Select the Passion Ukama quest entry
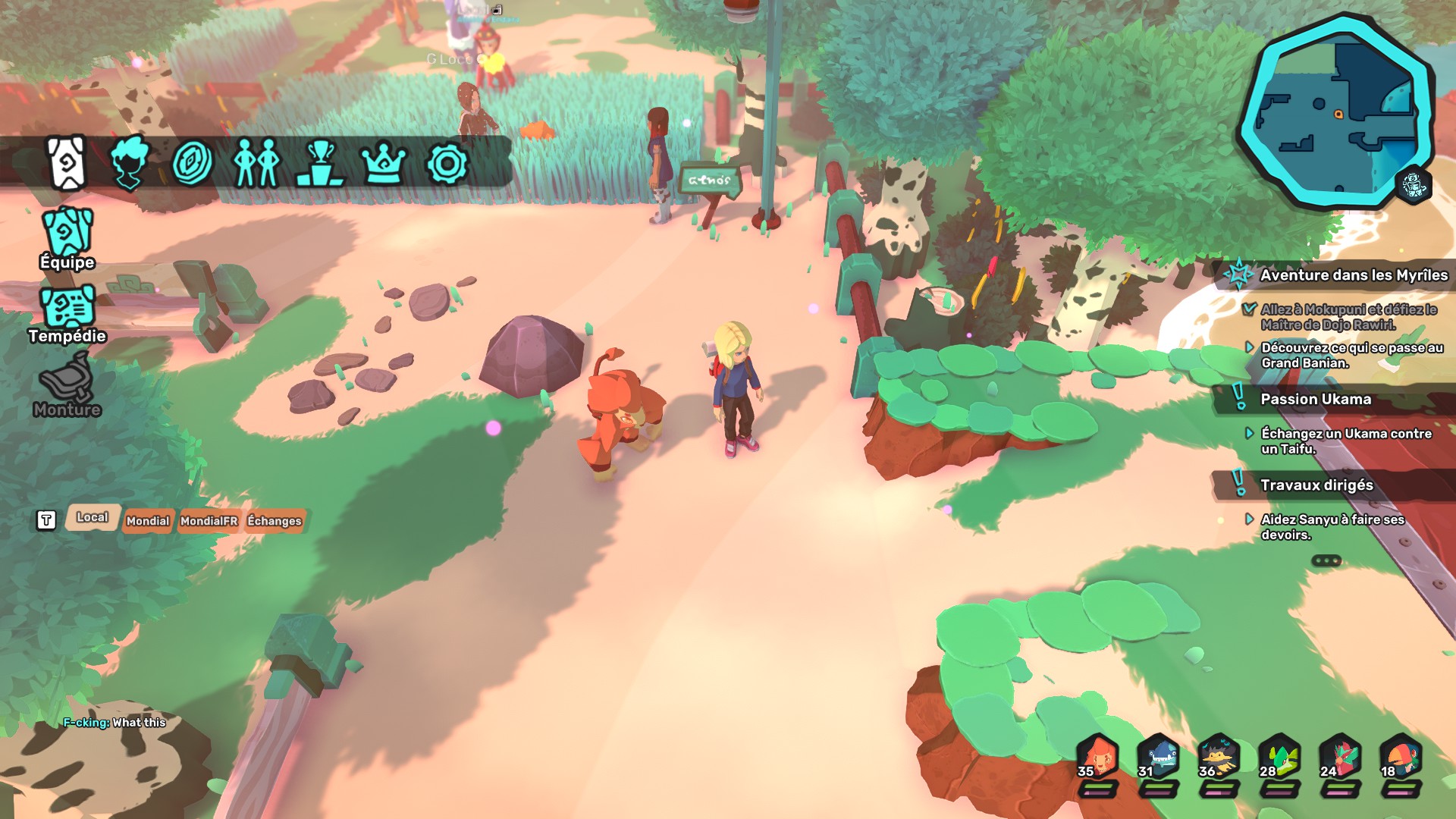 1315,399
